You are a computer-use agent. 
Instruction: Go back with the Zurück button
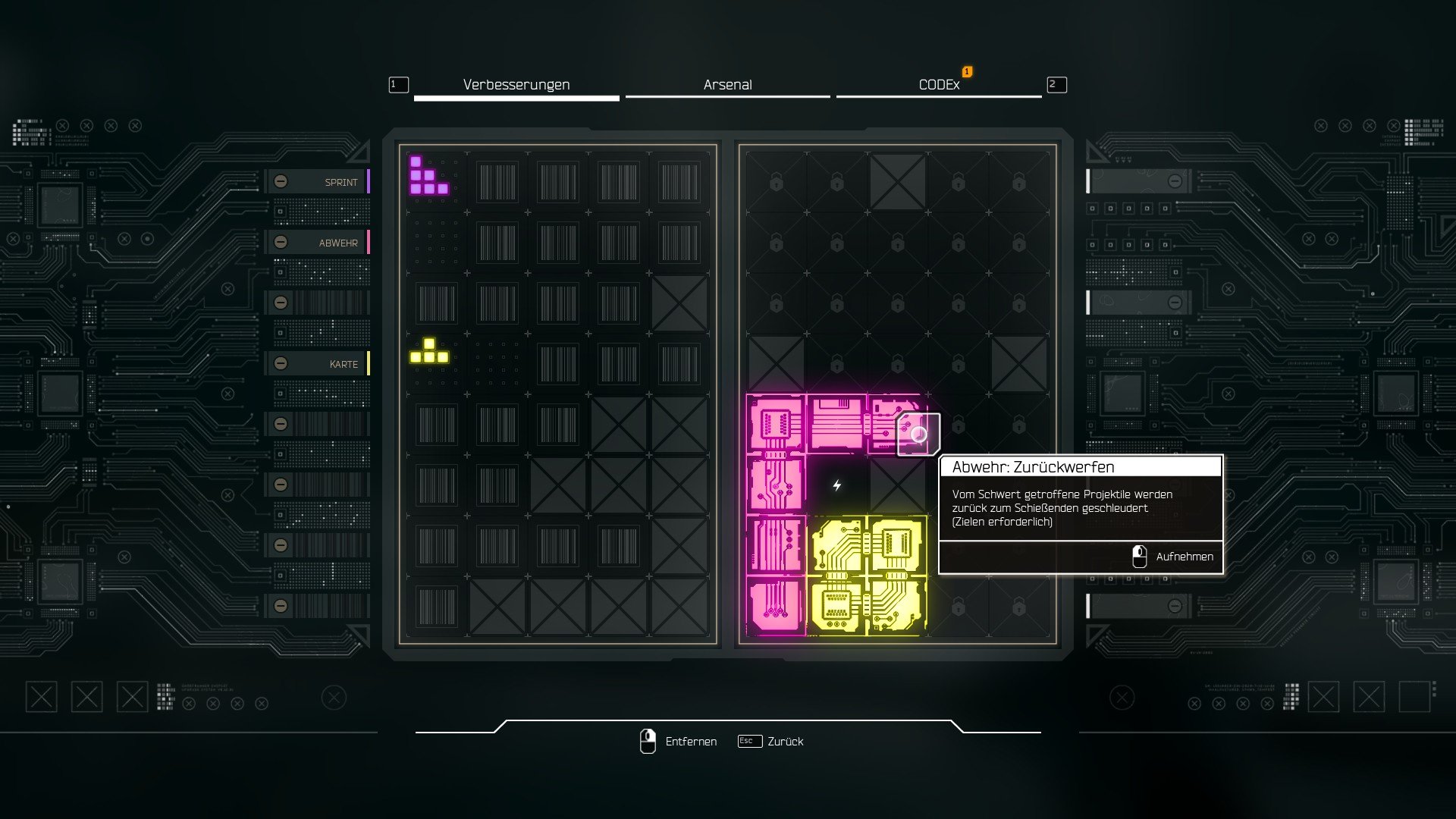coord(771,742)
